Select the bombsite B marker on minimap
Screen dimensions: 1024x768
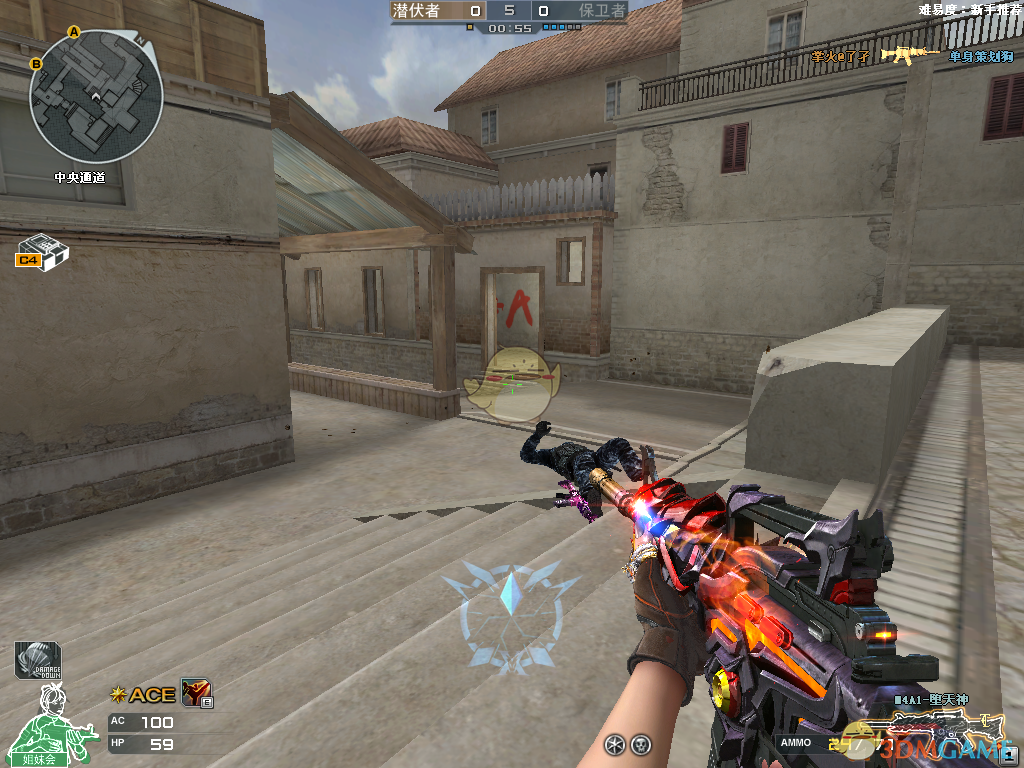(36, 64)
